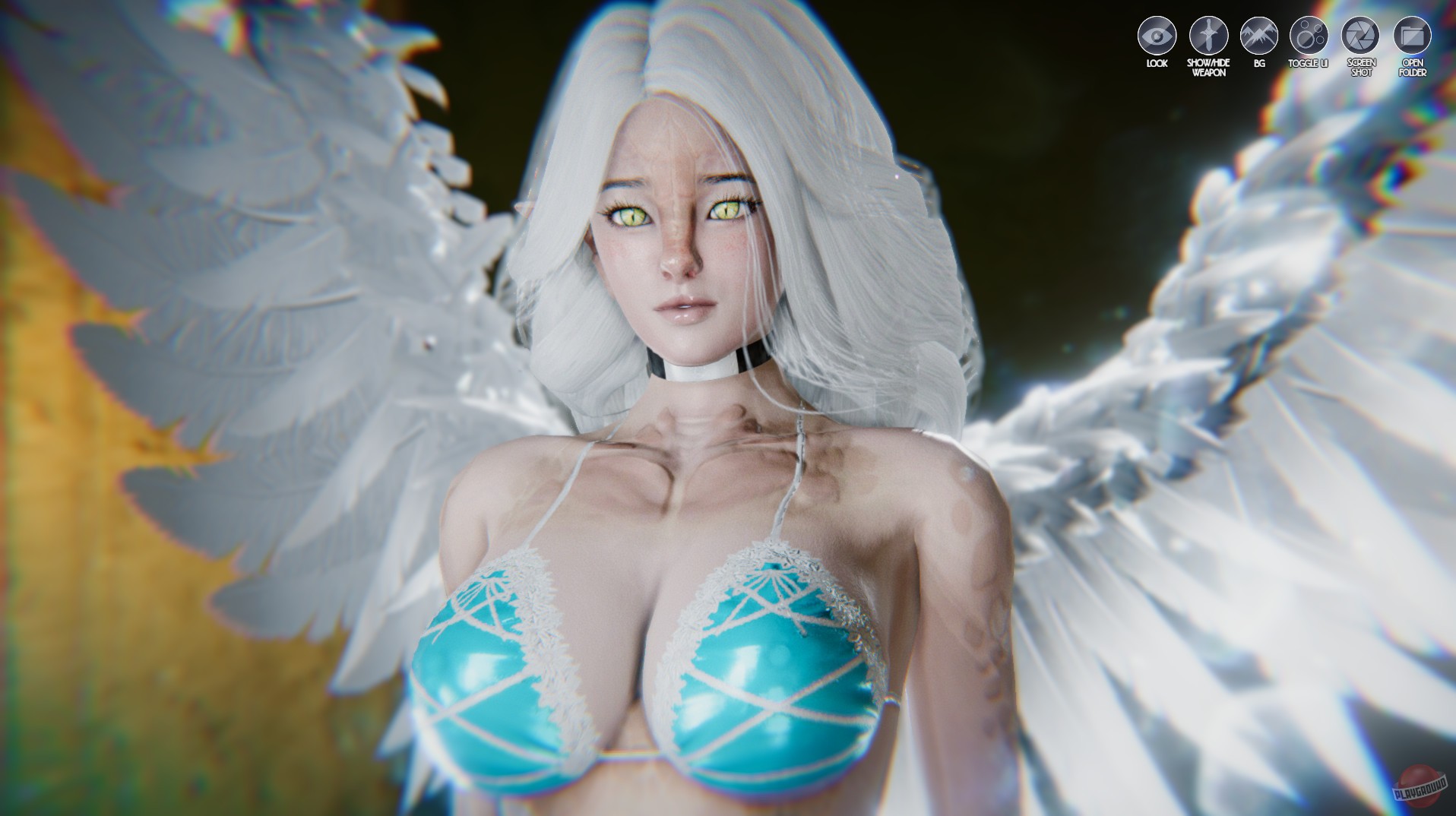Viewport: 1456px width, 816px height.
Task: Click the bubbles Toggle UI icon
Action: tap(1309, 33)
